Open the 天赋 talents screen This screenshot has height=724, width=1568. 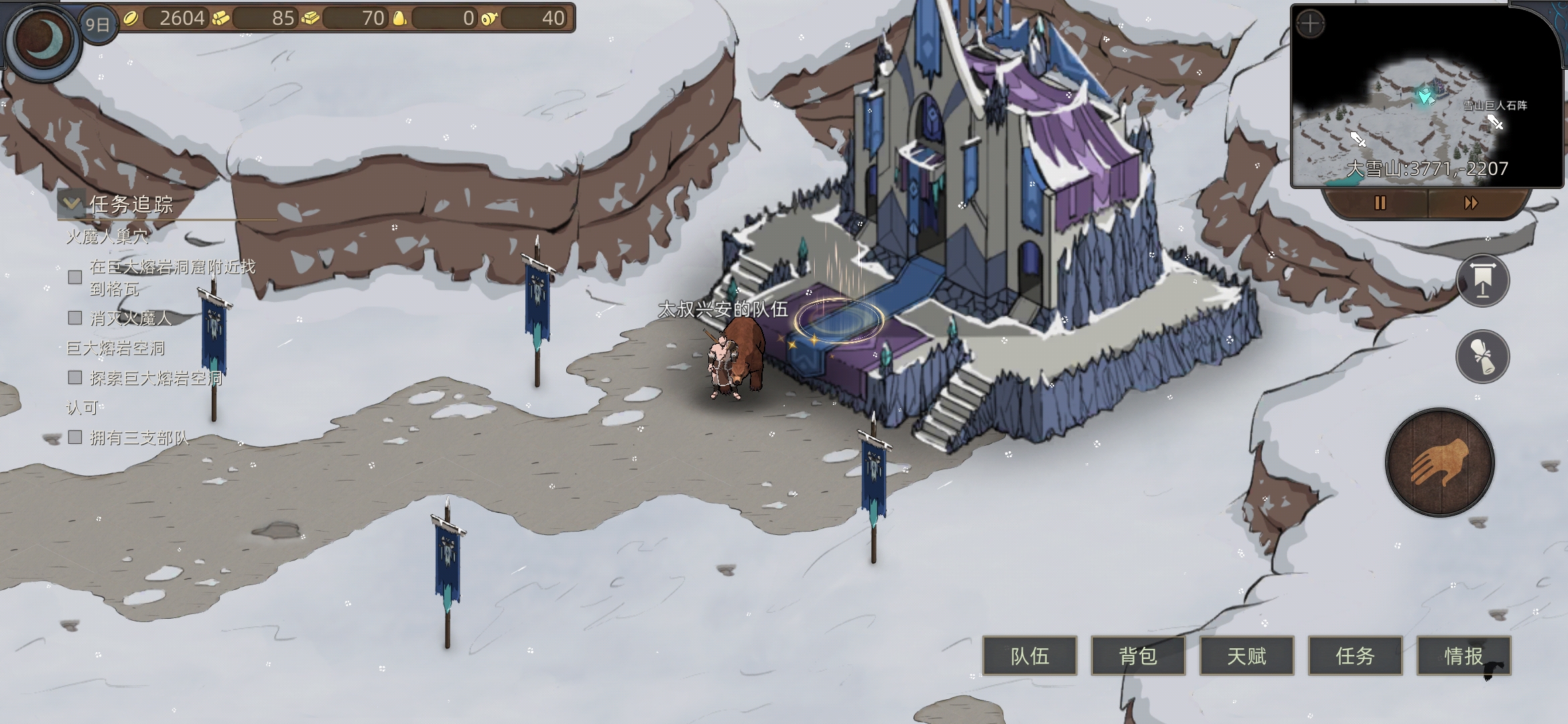coord(1246,656)
